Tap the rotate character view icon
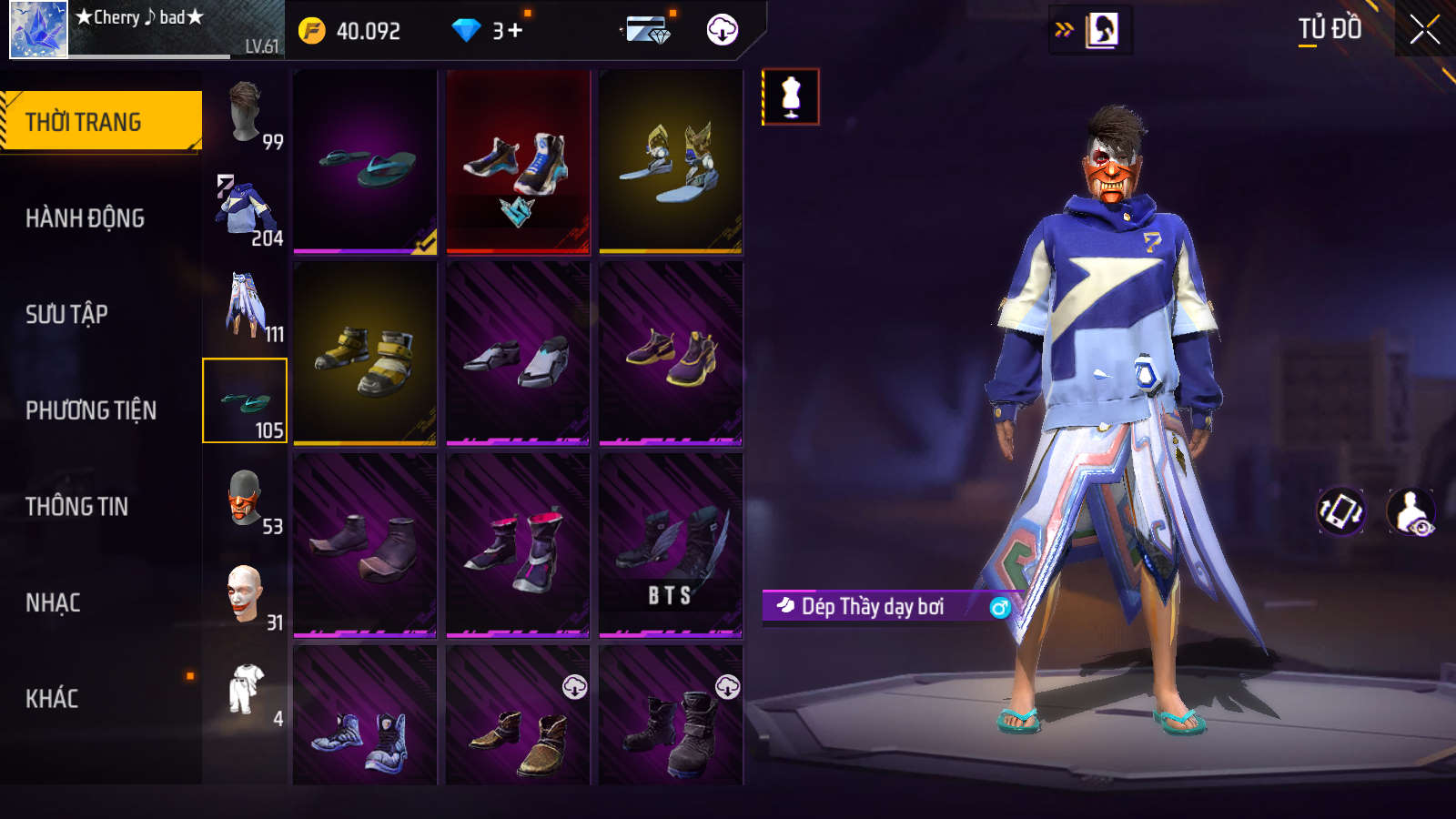This screenshot has width=1456, height=819. 1341,511
